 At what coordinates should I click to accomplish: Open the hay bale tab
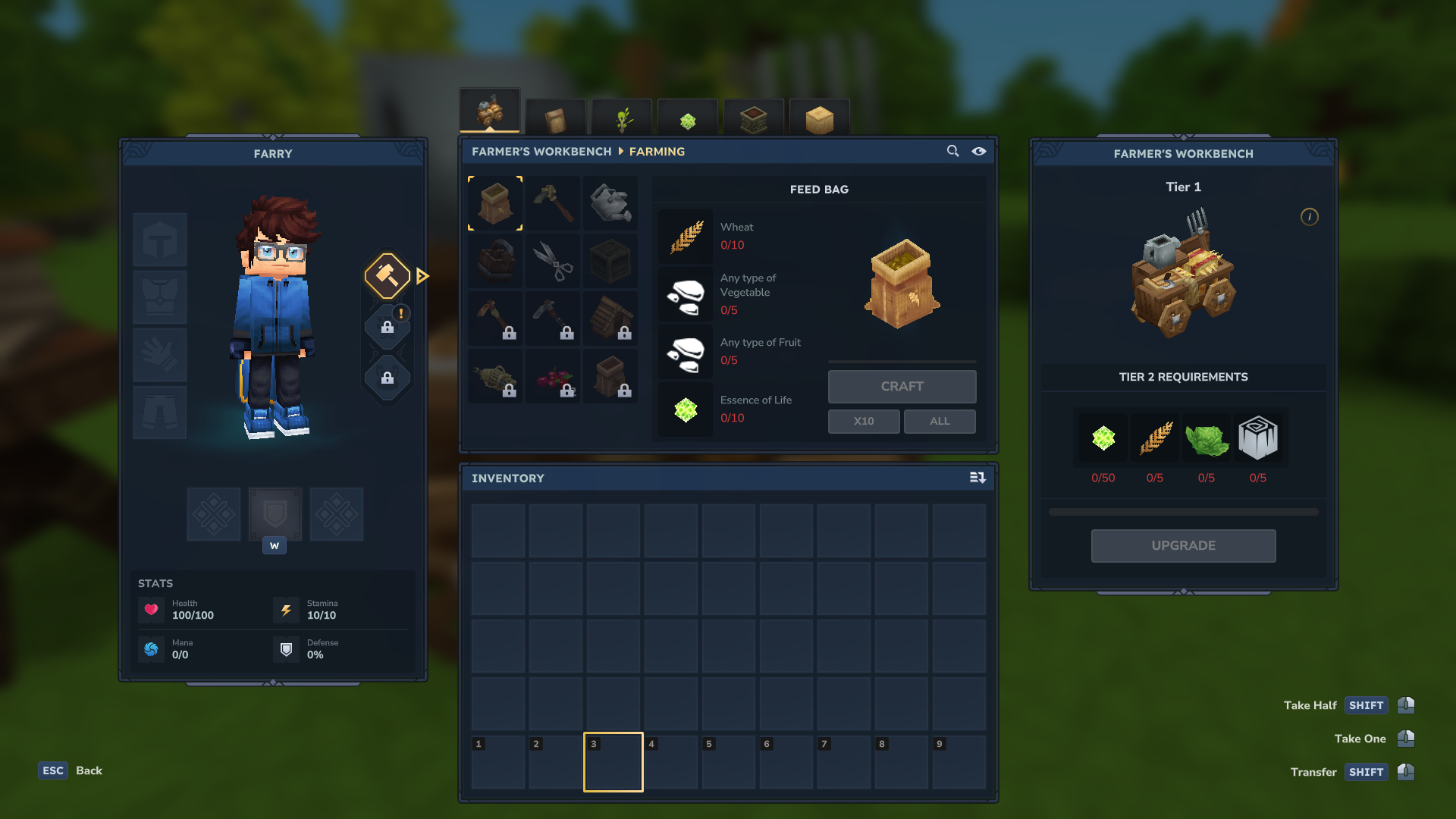(x=820, y=119)
